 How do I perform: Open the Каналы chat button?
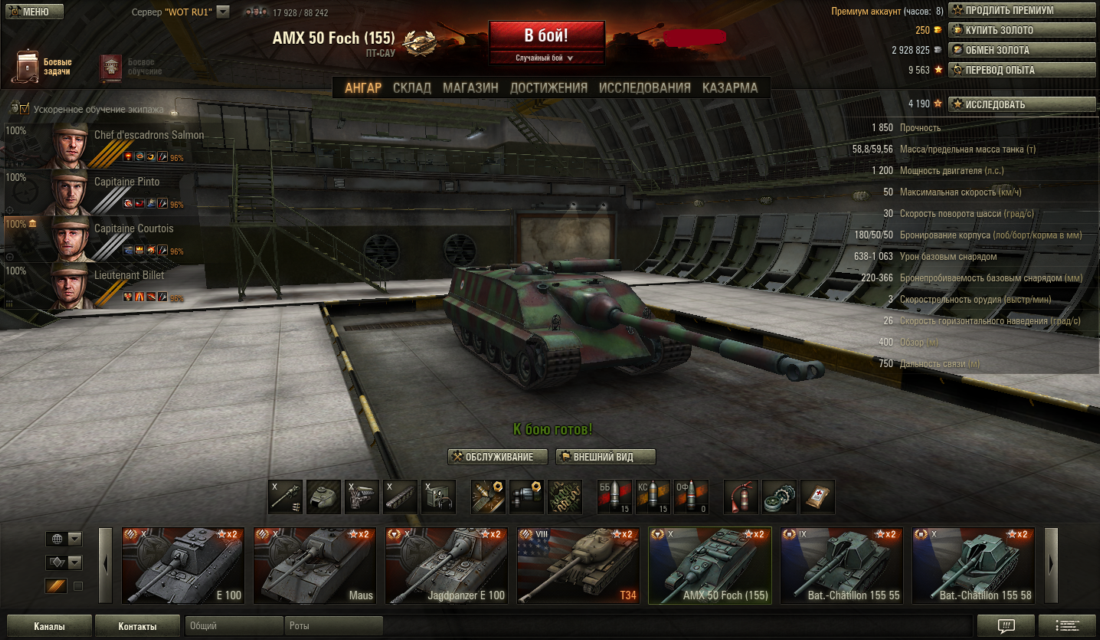point(48,627)
